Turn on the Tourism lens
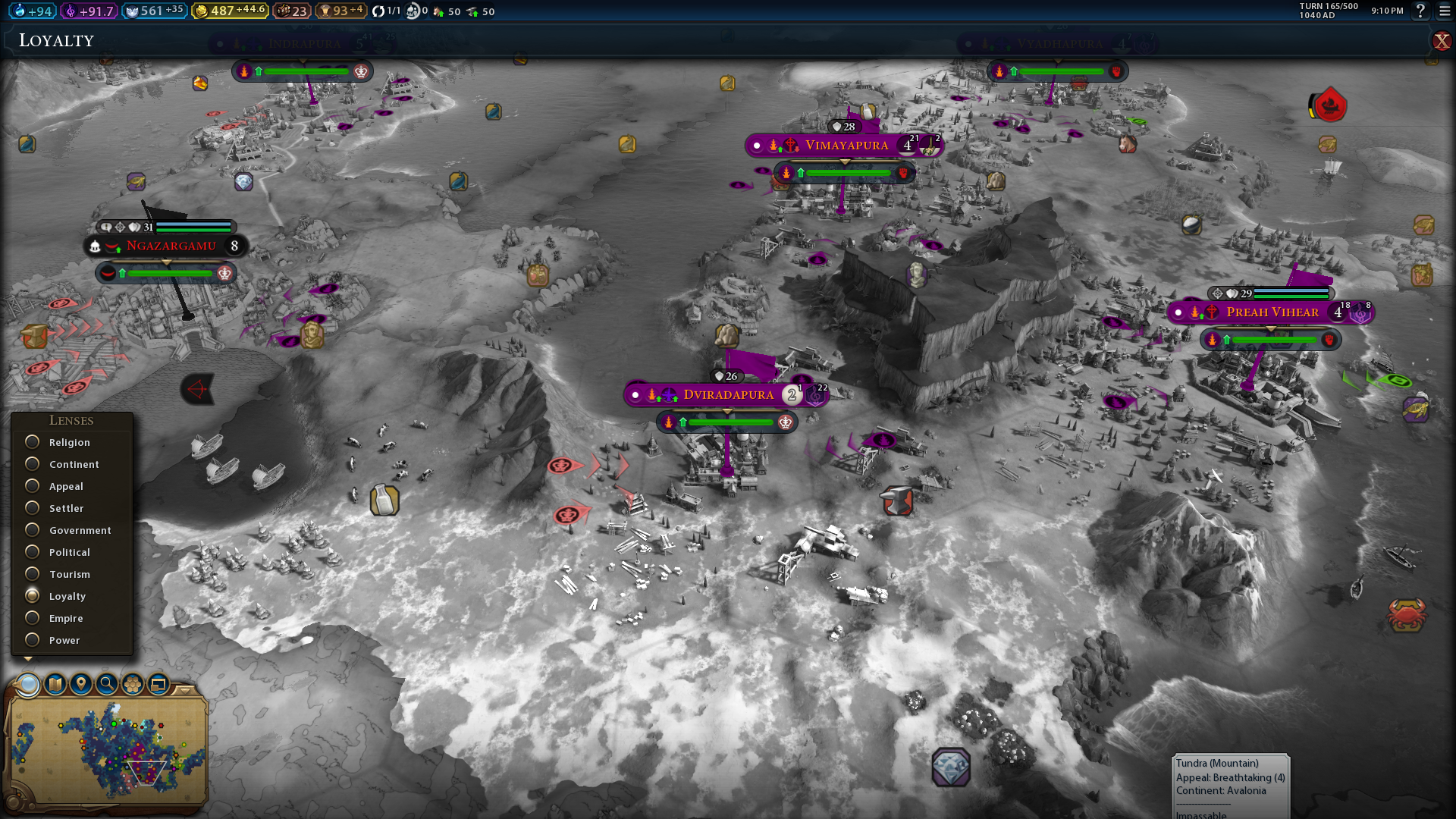This screenshot has width=1456, height=819. (33, 574)
